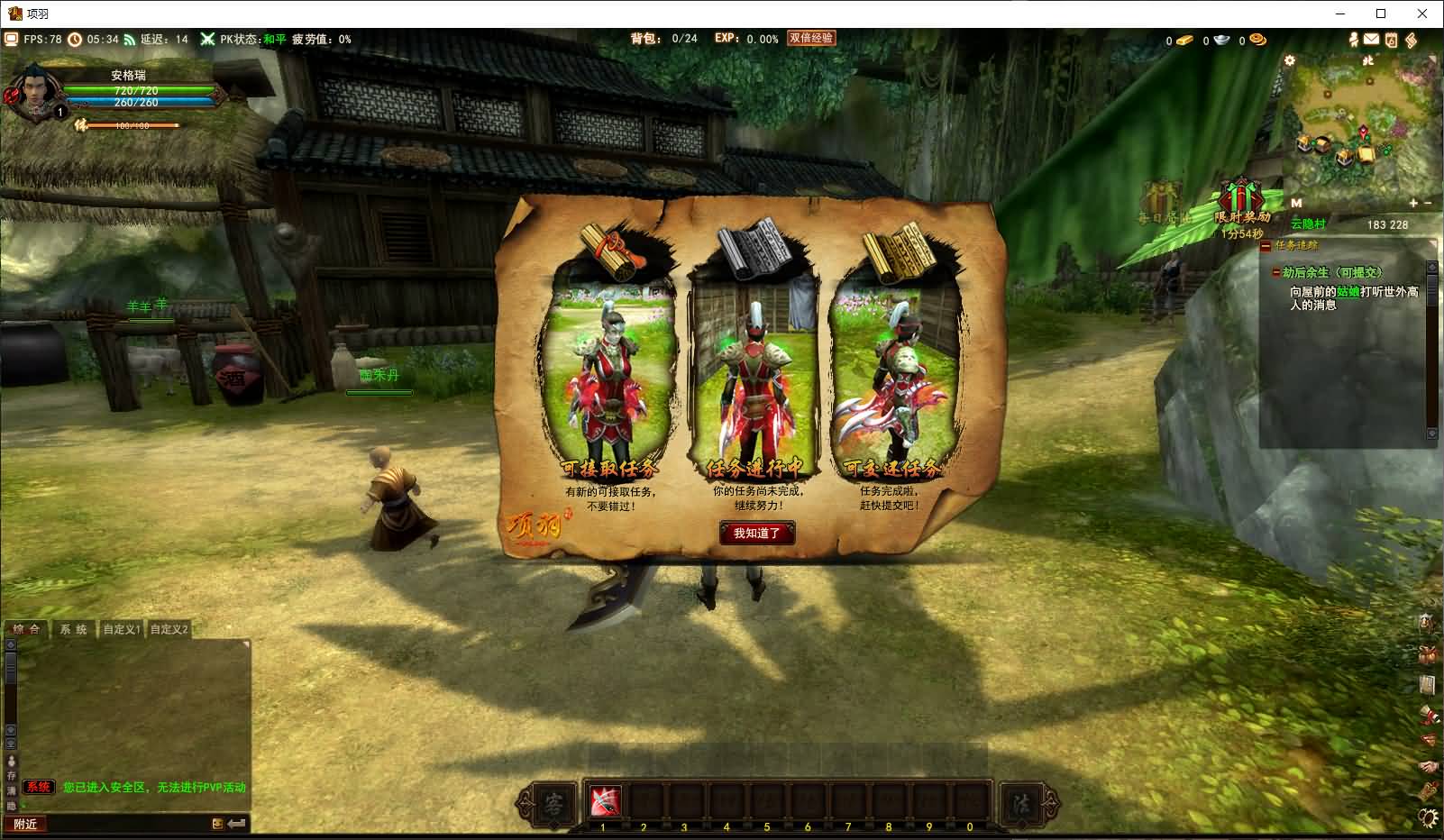Image resolution: width=1444 pixels, height=840 pixels.
Task: Open the minimap gear settings
Action: coord(1290,60)
